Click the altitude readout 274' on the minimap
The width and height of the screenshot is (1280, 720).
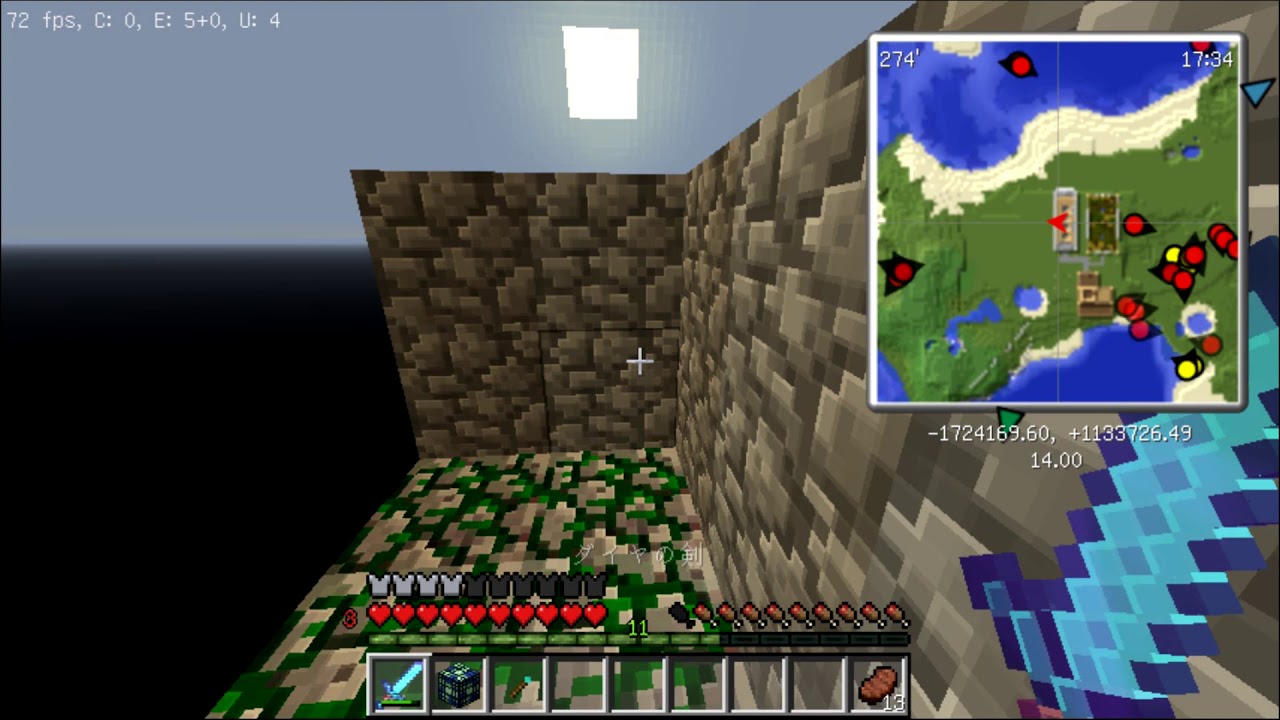point(903,60)
